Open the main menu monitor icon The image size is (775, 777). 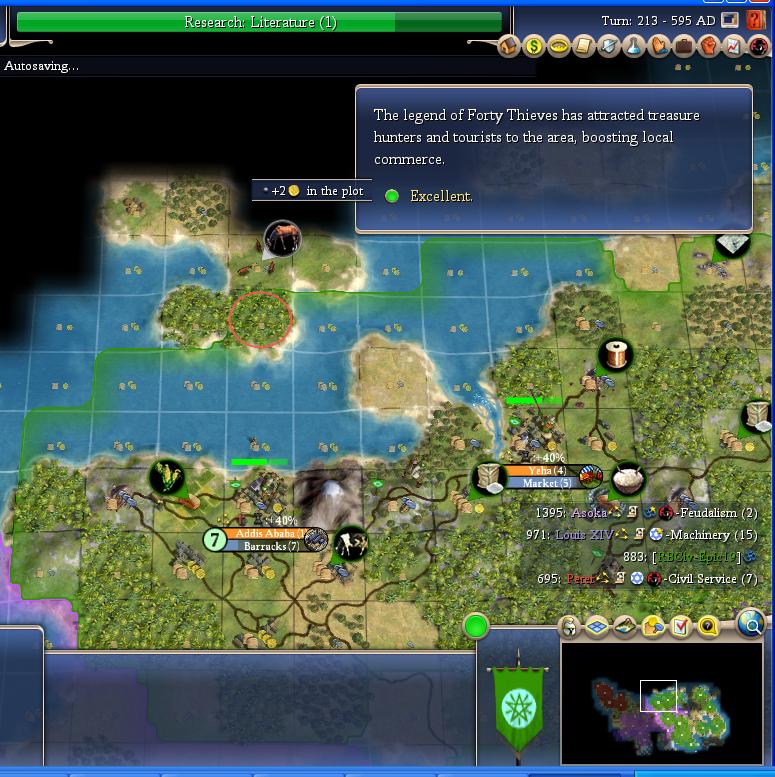click(x=732, y=20)
